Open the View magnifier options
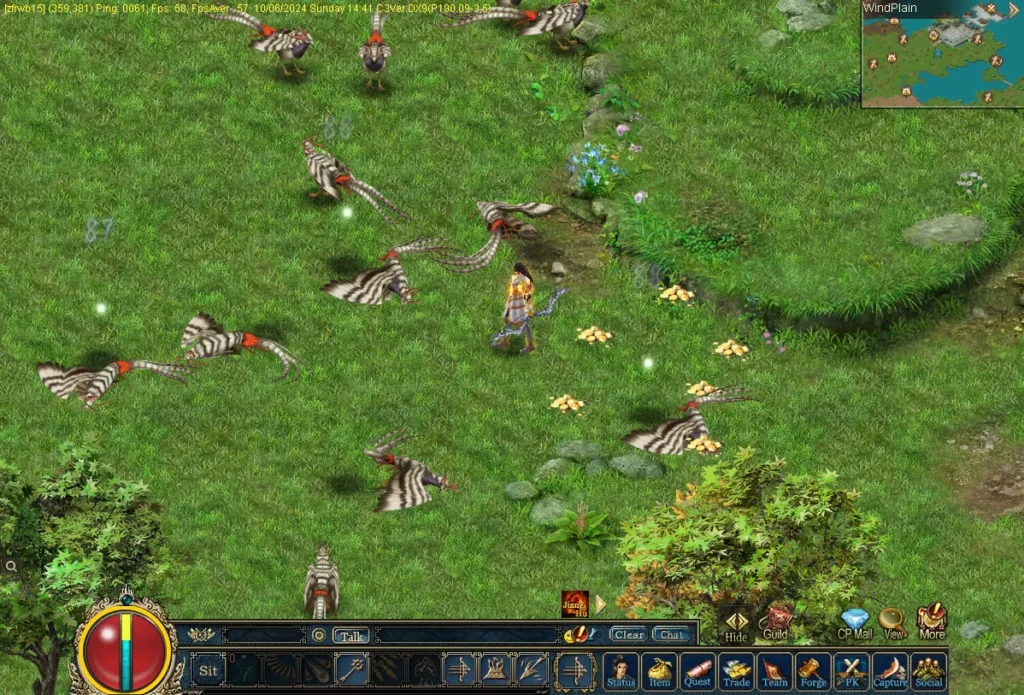Viewport: 1024px width, 695px height. tap(893, 622)
